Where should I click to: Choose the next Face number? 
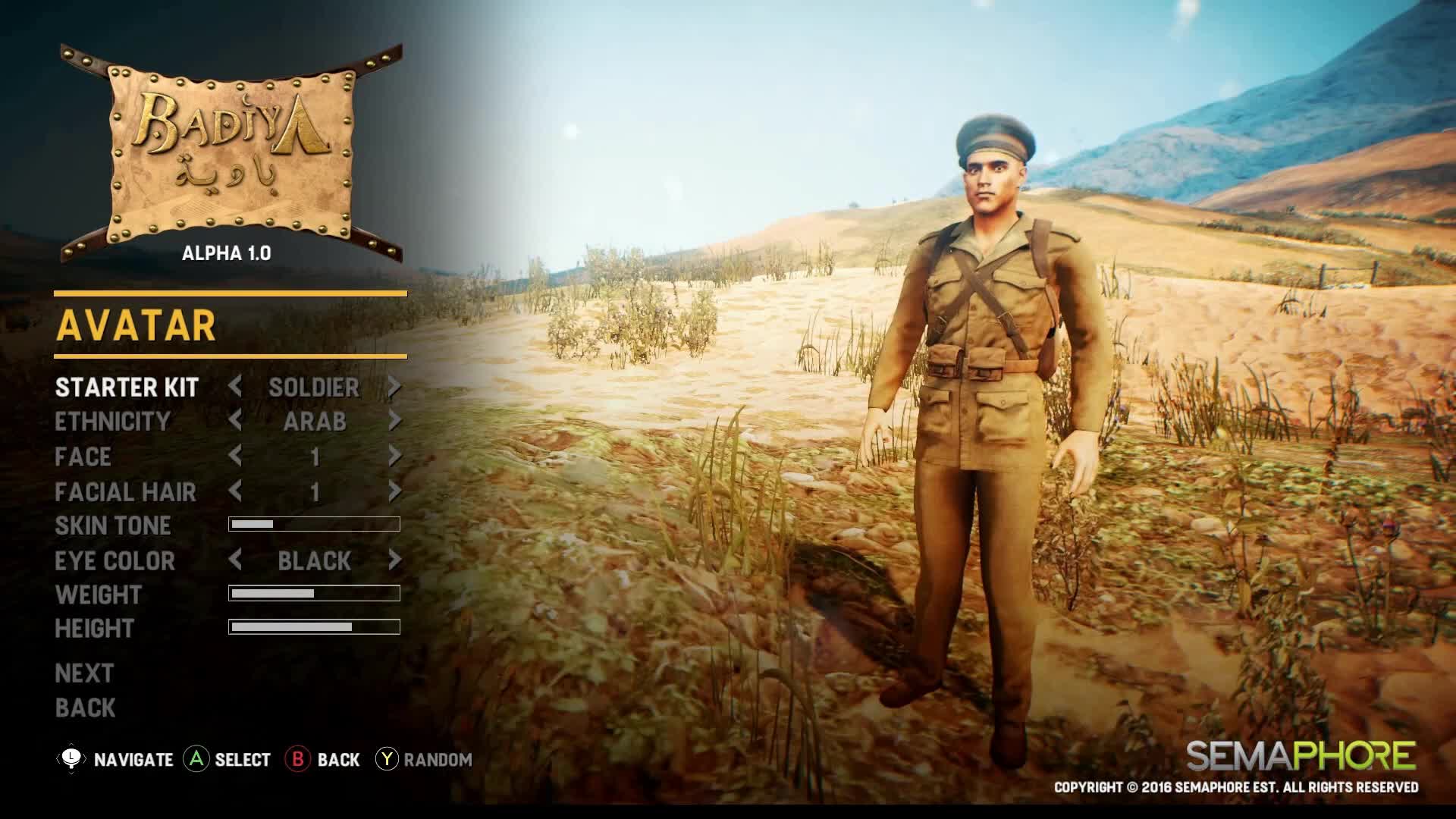pyautogui.click(x=394, y=456)
